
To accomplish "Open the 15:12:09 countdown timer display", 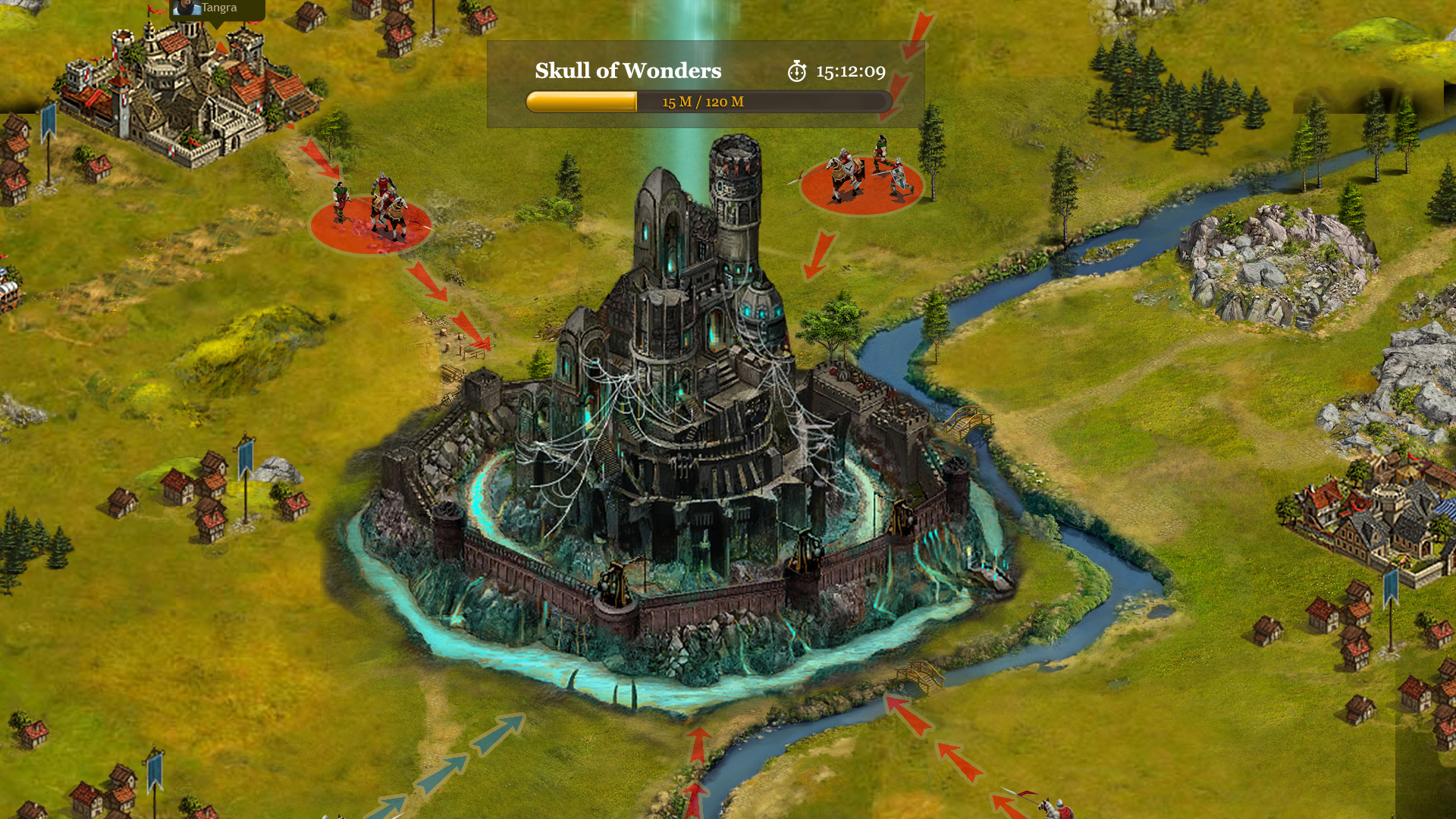I will coord(849,71).
